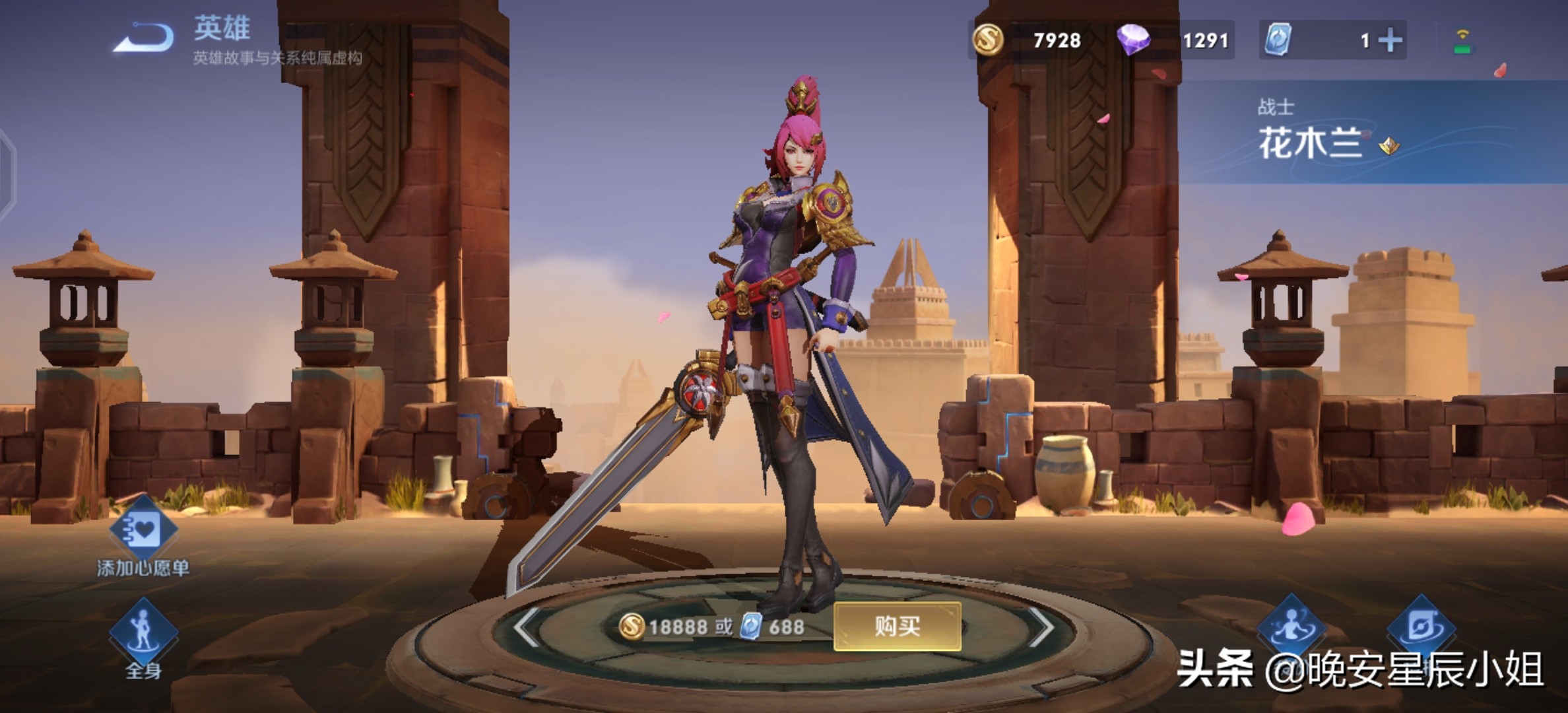Show next hero with right arrow
Viewport: 1568px width, 713px height.
pyautogui.click(x=1041, y=626)
